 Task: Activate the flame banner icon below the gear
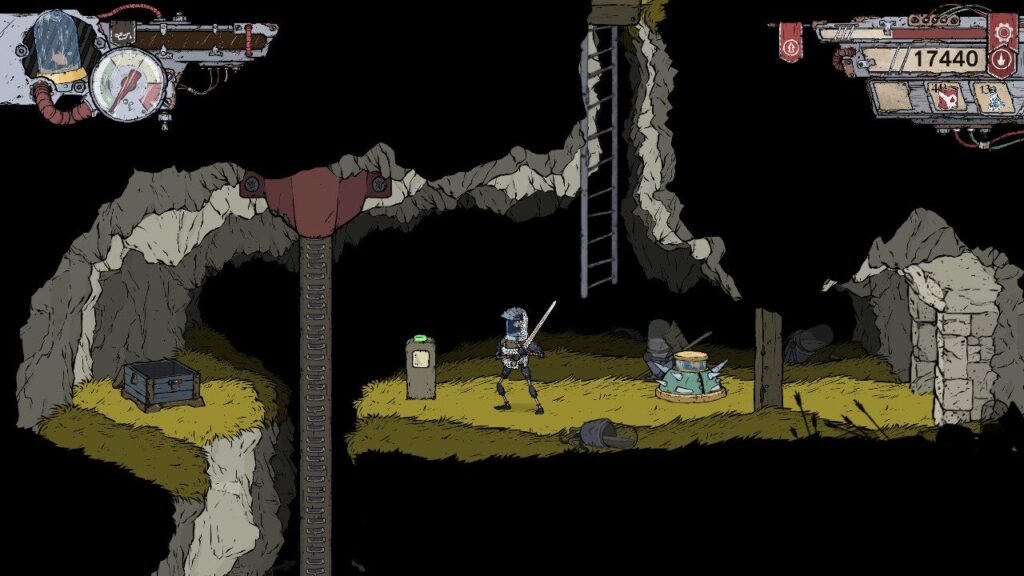click(x=1002, y=60)
